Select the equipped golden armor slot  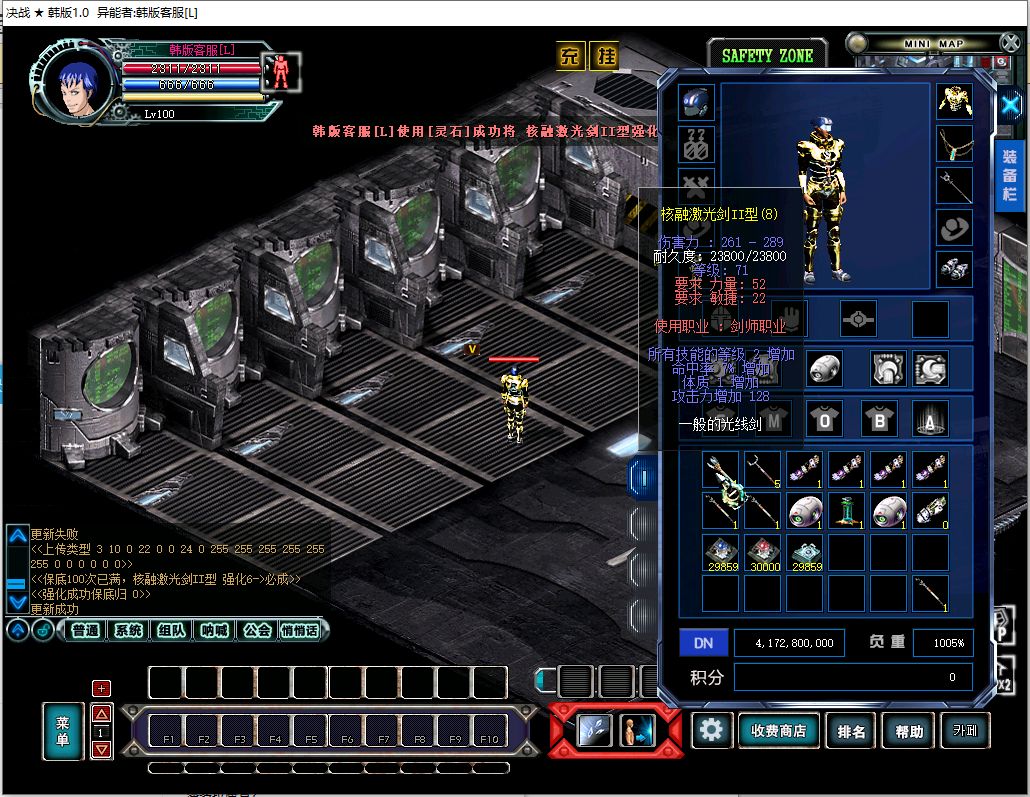[954, 101]
